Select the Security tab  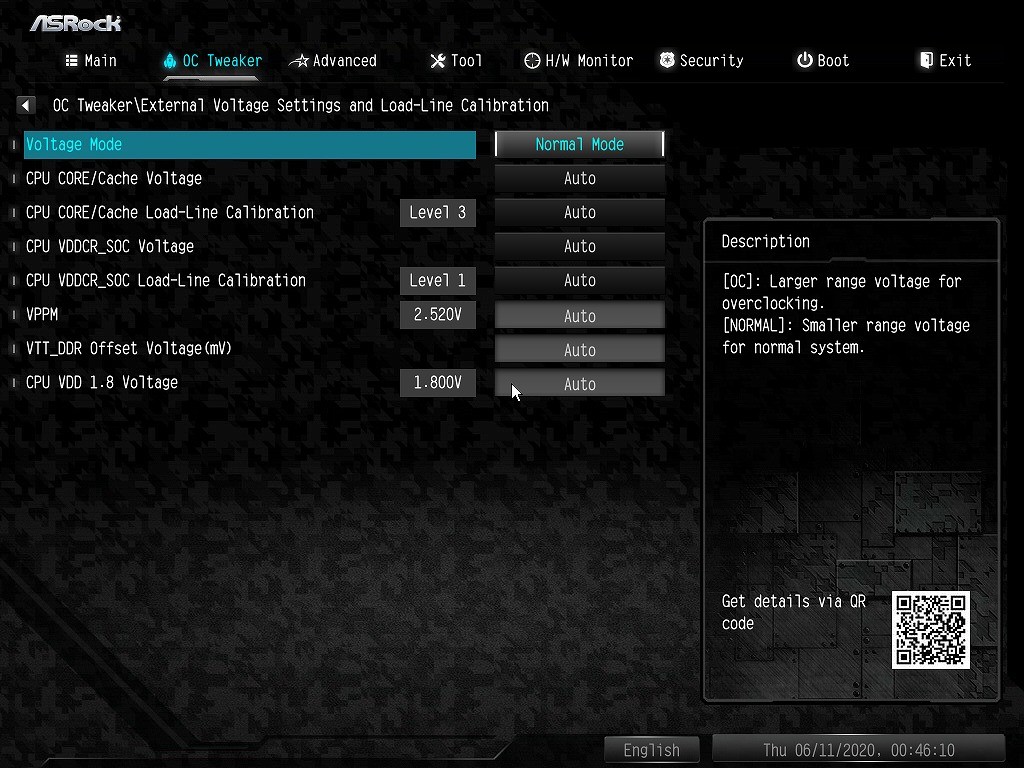pyautogui.click(x=701, y=61)
